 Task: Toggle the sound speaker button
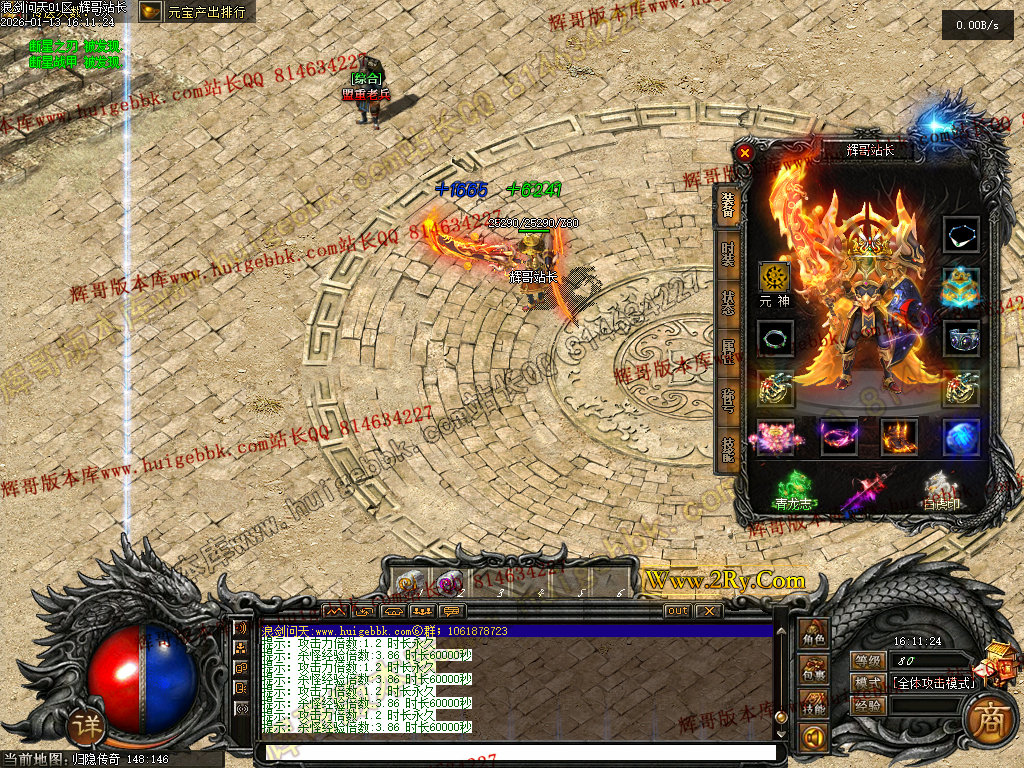pos(814,739)
